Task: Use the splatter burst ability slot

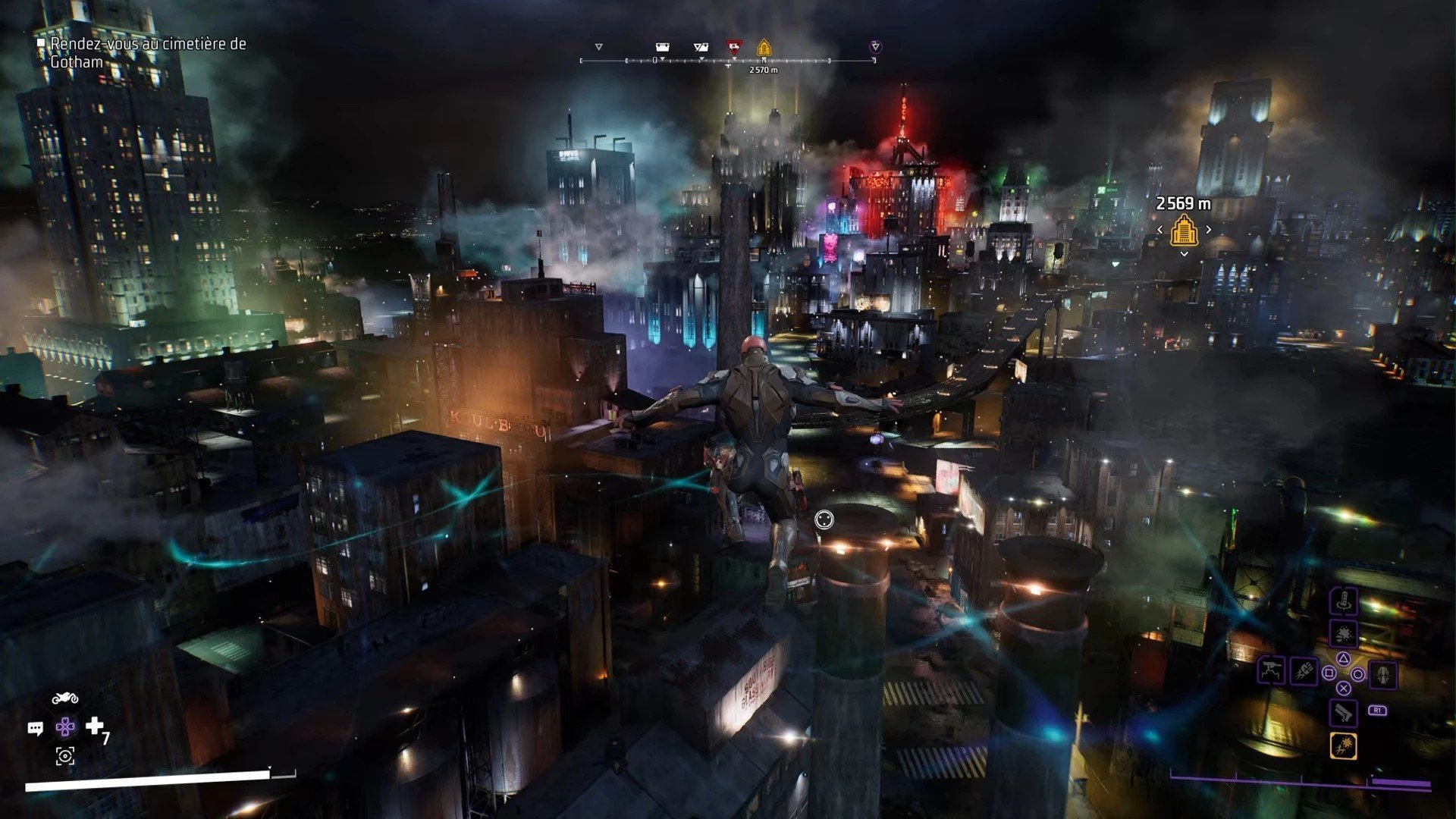Action: [1343, 634]
